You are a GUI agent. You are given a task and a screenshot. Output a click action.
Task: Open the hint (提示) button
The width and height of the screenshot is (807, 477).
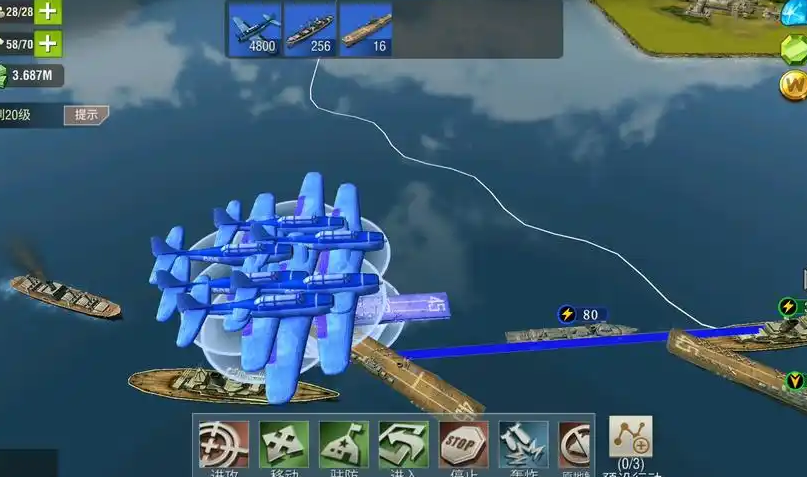(87, 115)
